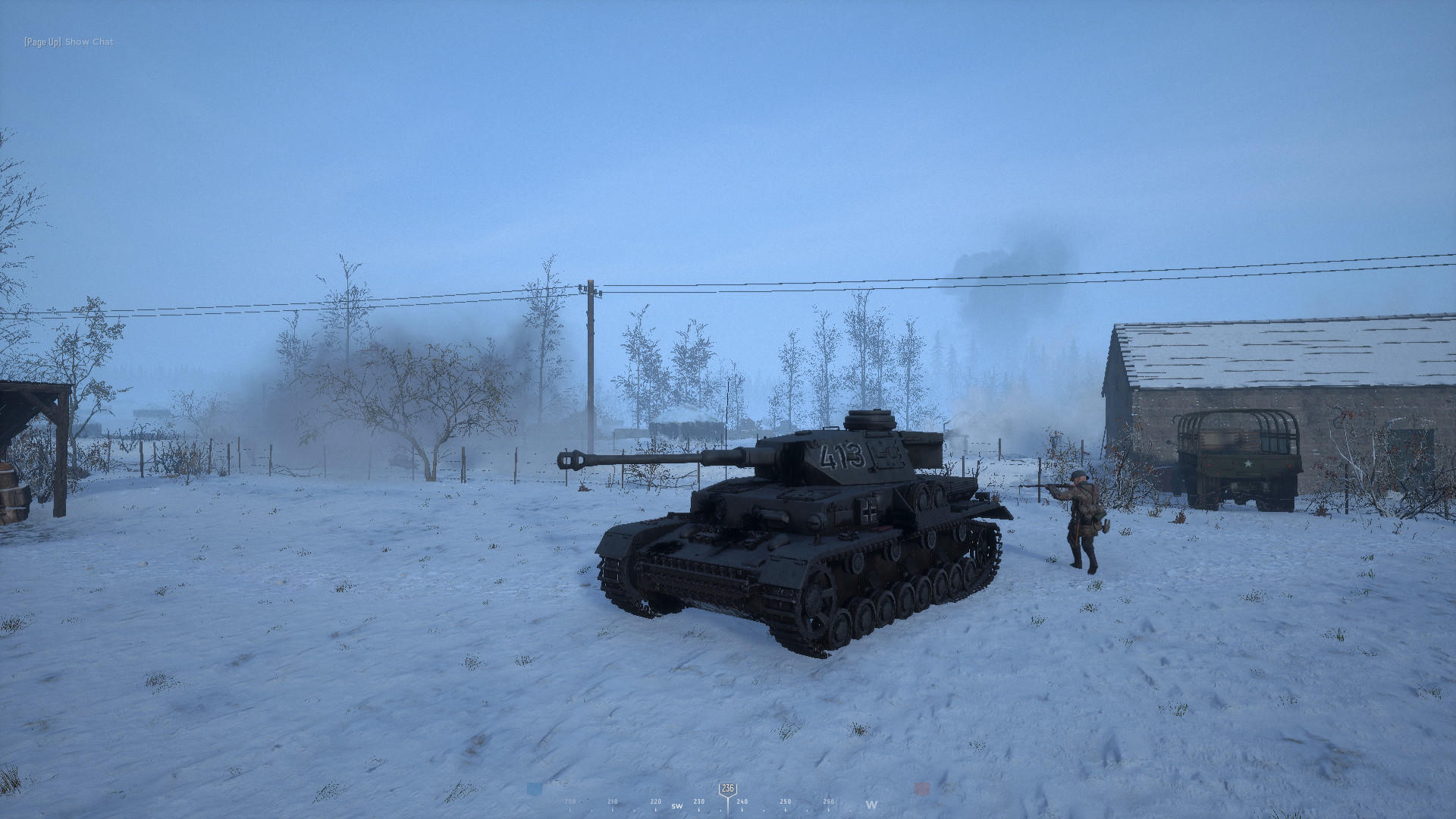Click the 240 degree mark on the compass
The width and height of the screenshot is (1456, 819).
[x=742, y=802]
